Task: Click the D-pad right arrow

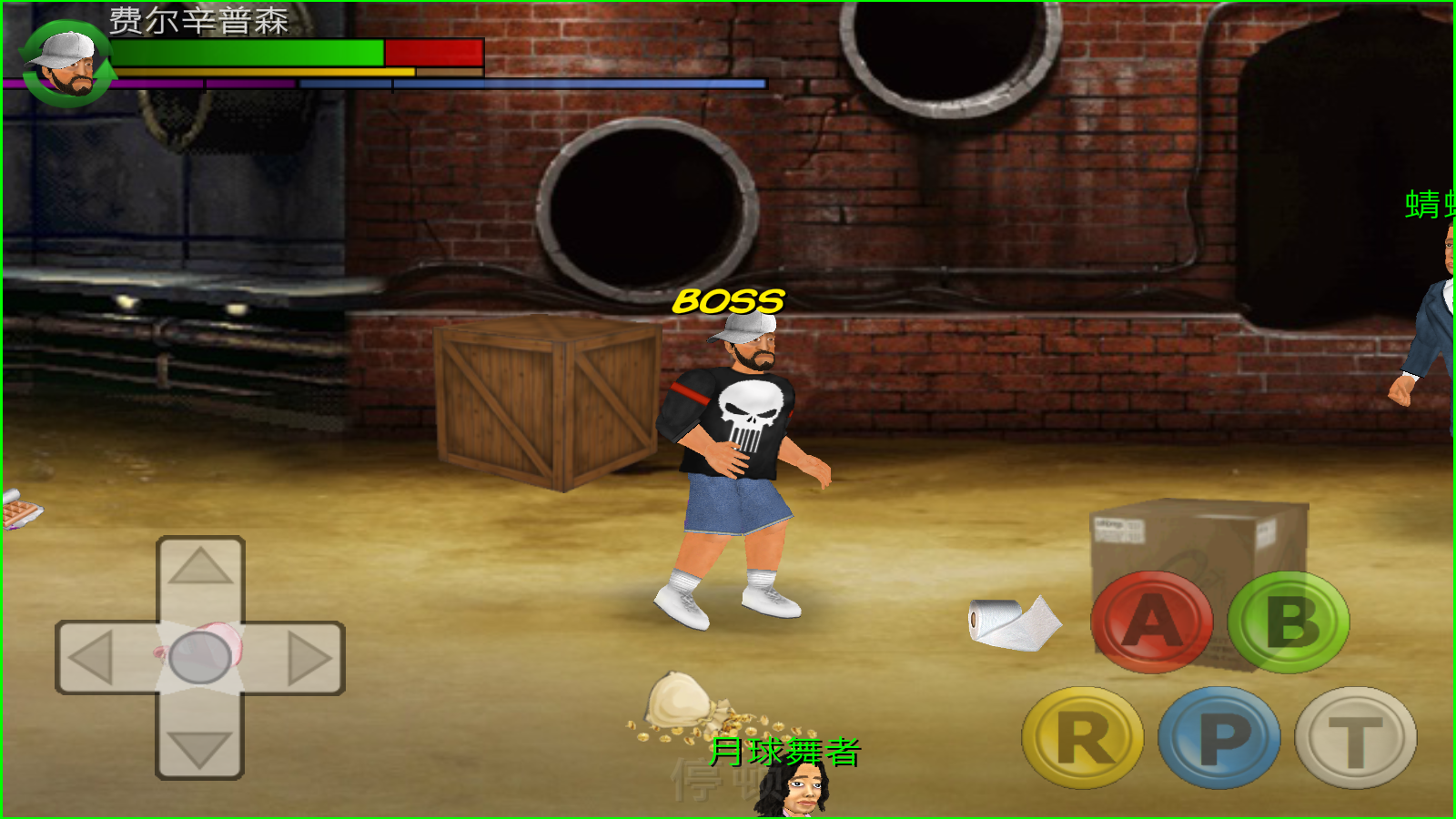Action: click(309, 657)
